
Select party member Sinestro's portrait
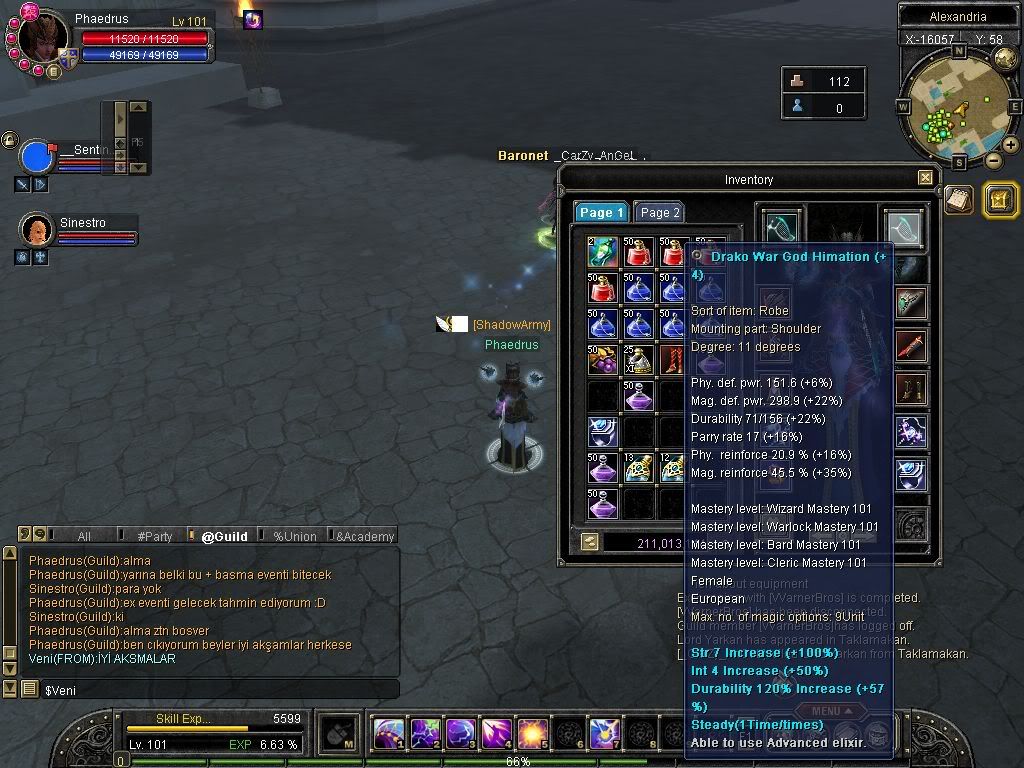click(x=36, y=230)
